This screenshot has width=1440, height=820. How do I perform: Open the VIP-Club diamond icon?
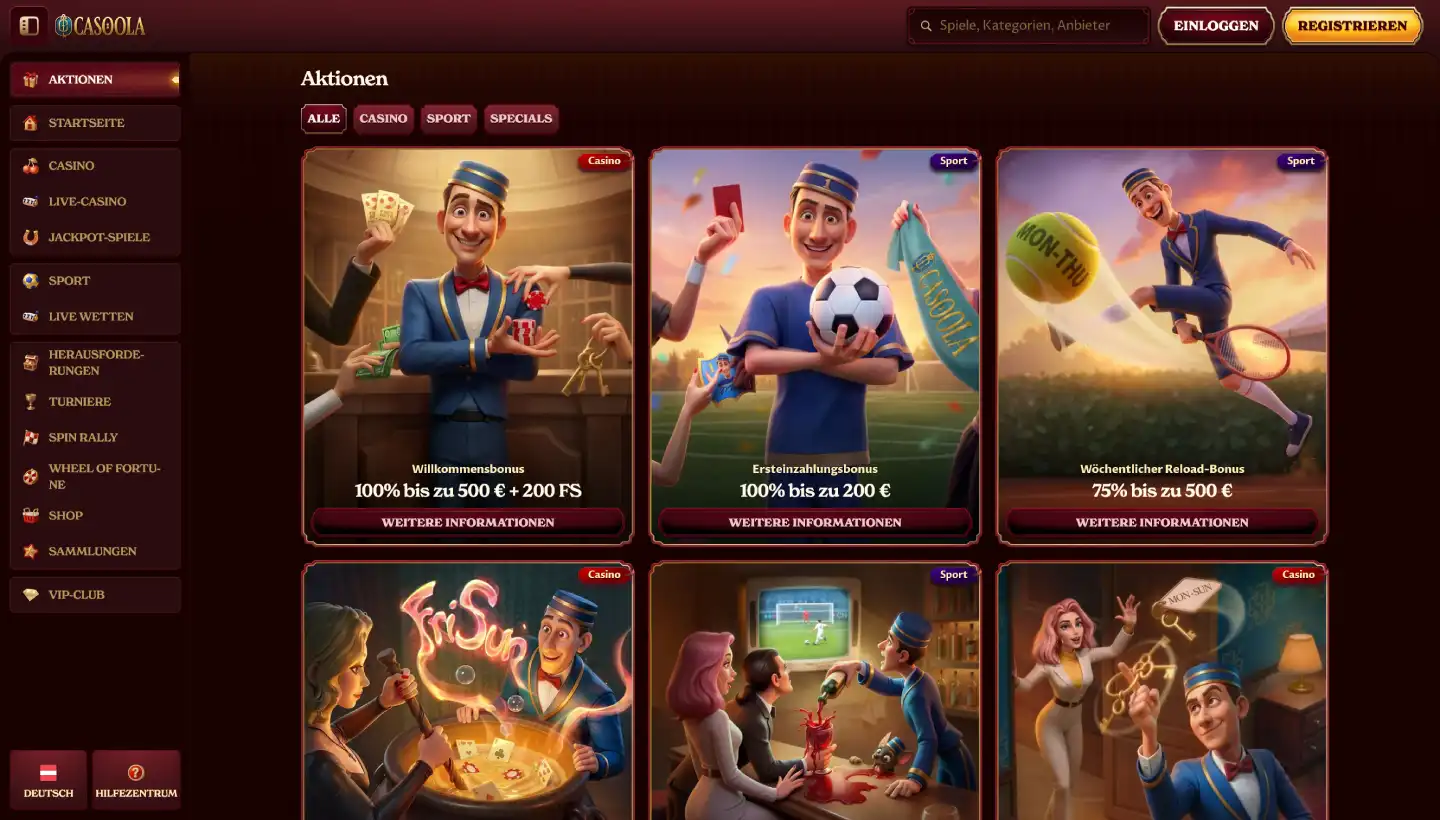point(32,594)
